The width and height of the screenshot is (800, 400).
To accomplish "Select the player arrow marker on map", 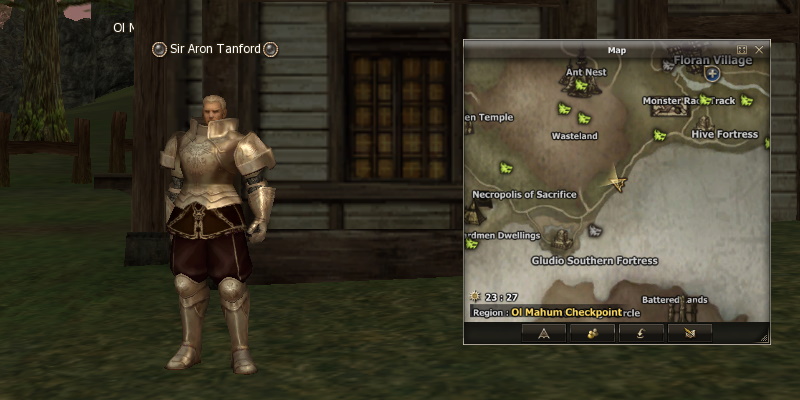I will (618, 182).
